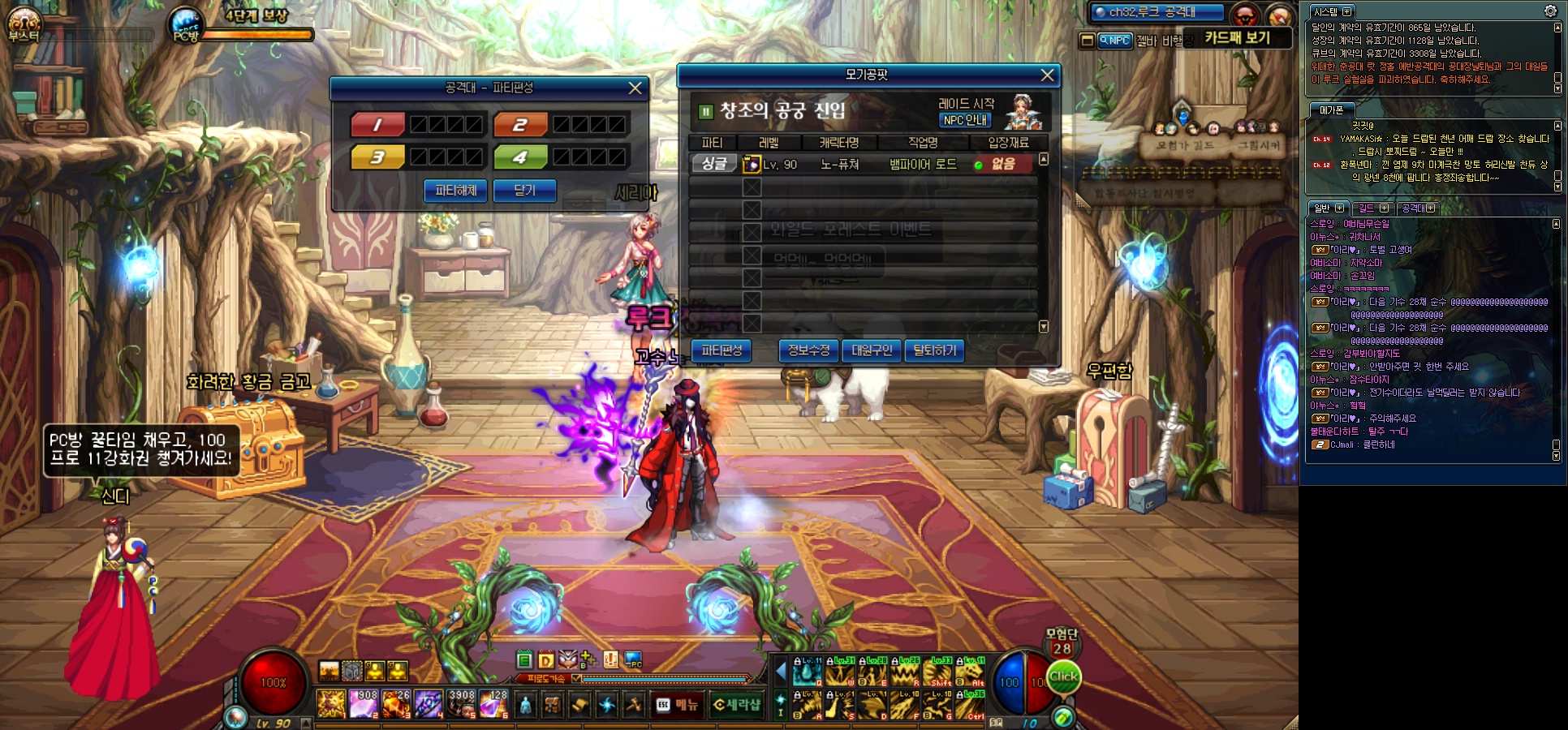Viewport: 1568px width, 730px height.
Task: Switch to the 공격대 chat tab
Action: pyautogui.click(x=1417, y=208)
